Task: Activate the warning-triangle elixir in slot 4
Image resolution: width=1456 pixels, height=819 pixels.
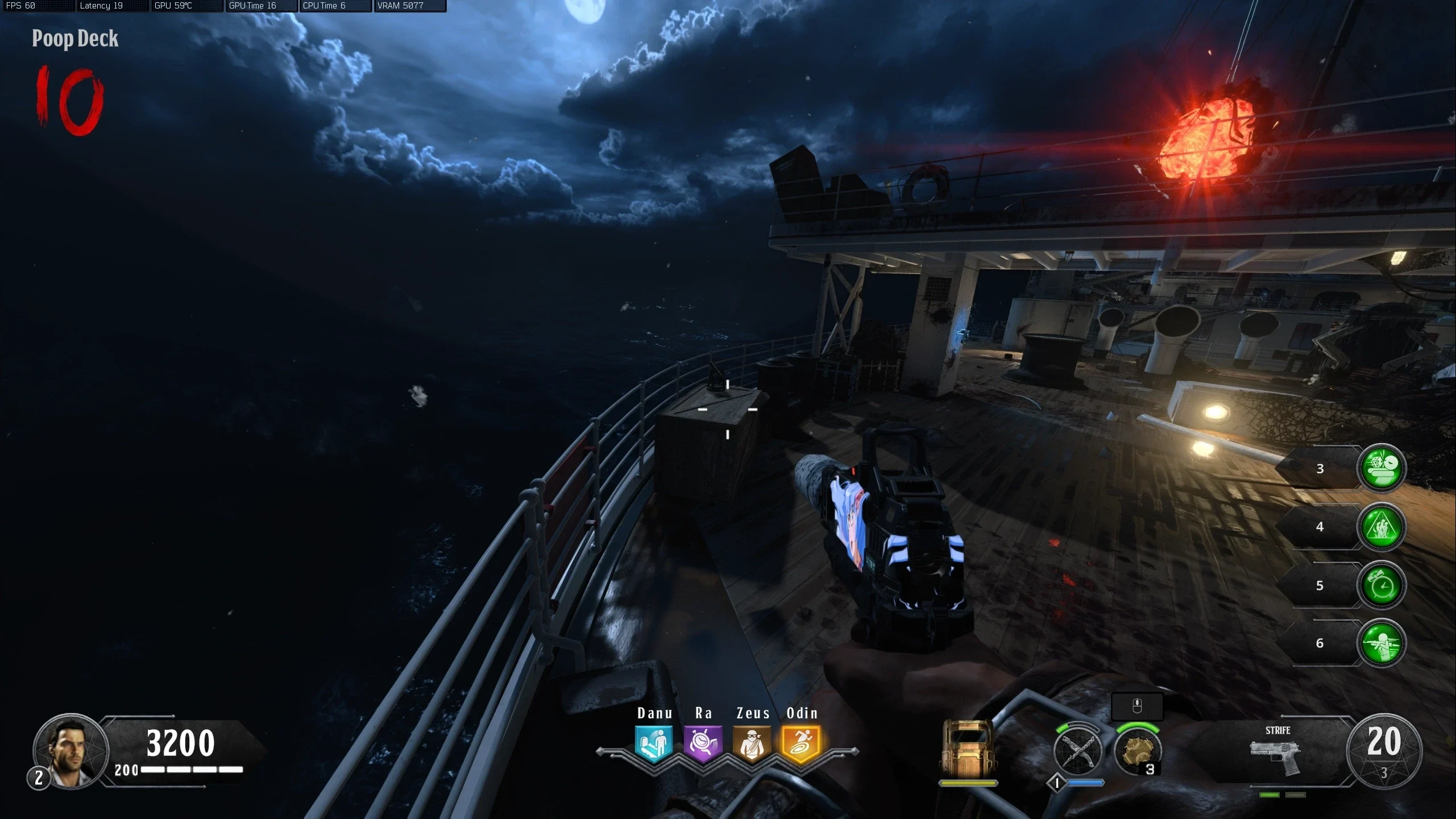Action: tap(1382, 527)
